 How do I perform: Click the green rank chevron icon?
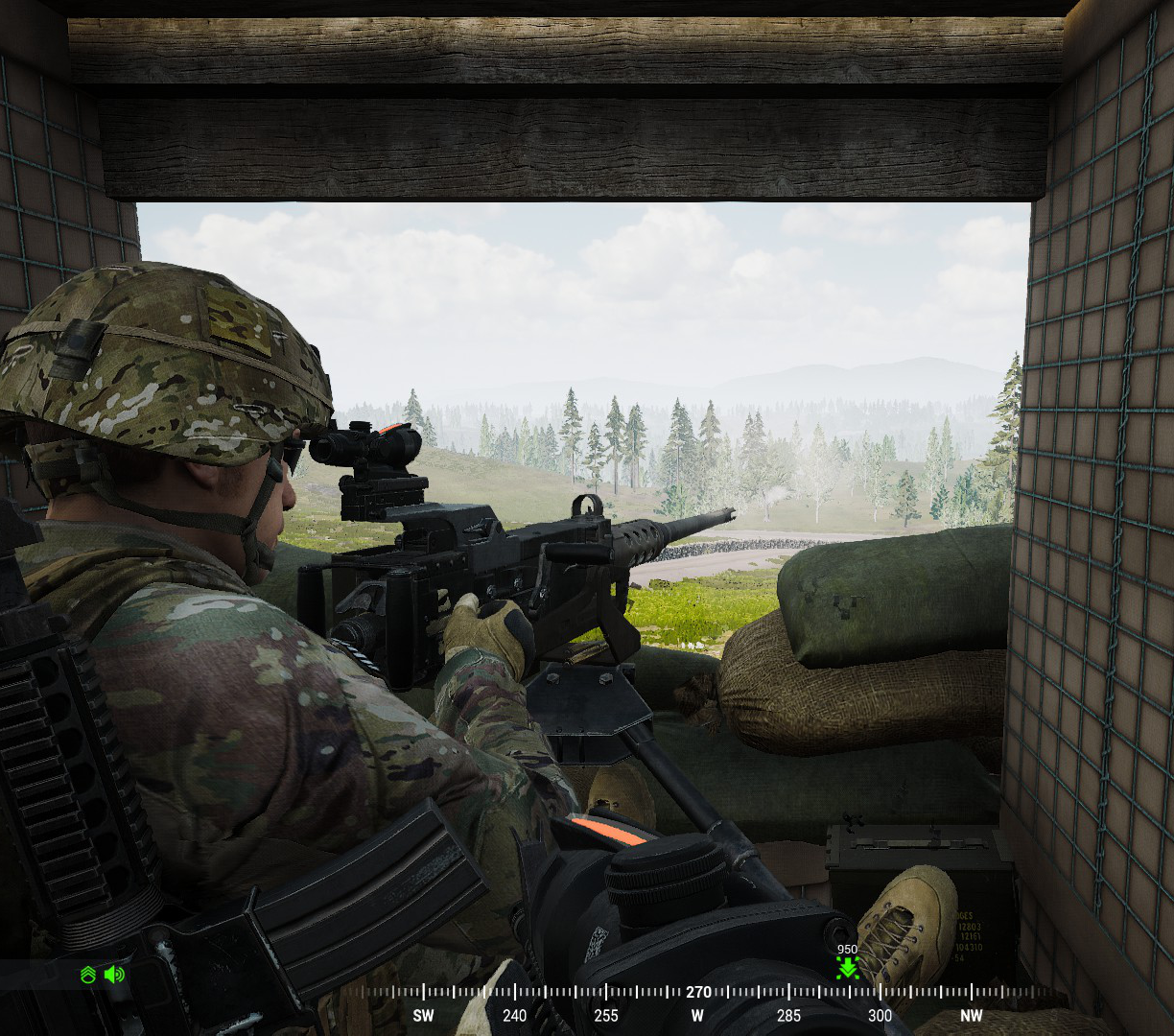[88, 976]
